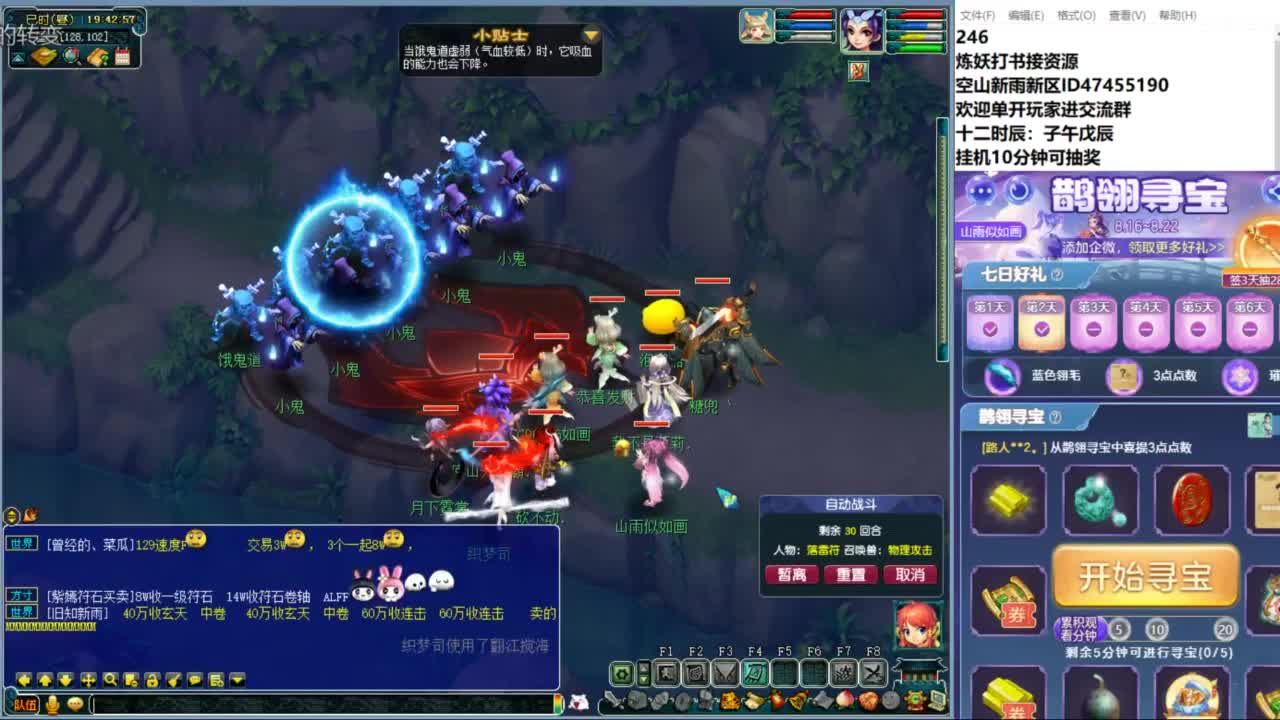Open the world map magnifier icon
The height and width of the screenshot is (720, 1280).
click(70, 56)
